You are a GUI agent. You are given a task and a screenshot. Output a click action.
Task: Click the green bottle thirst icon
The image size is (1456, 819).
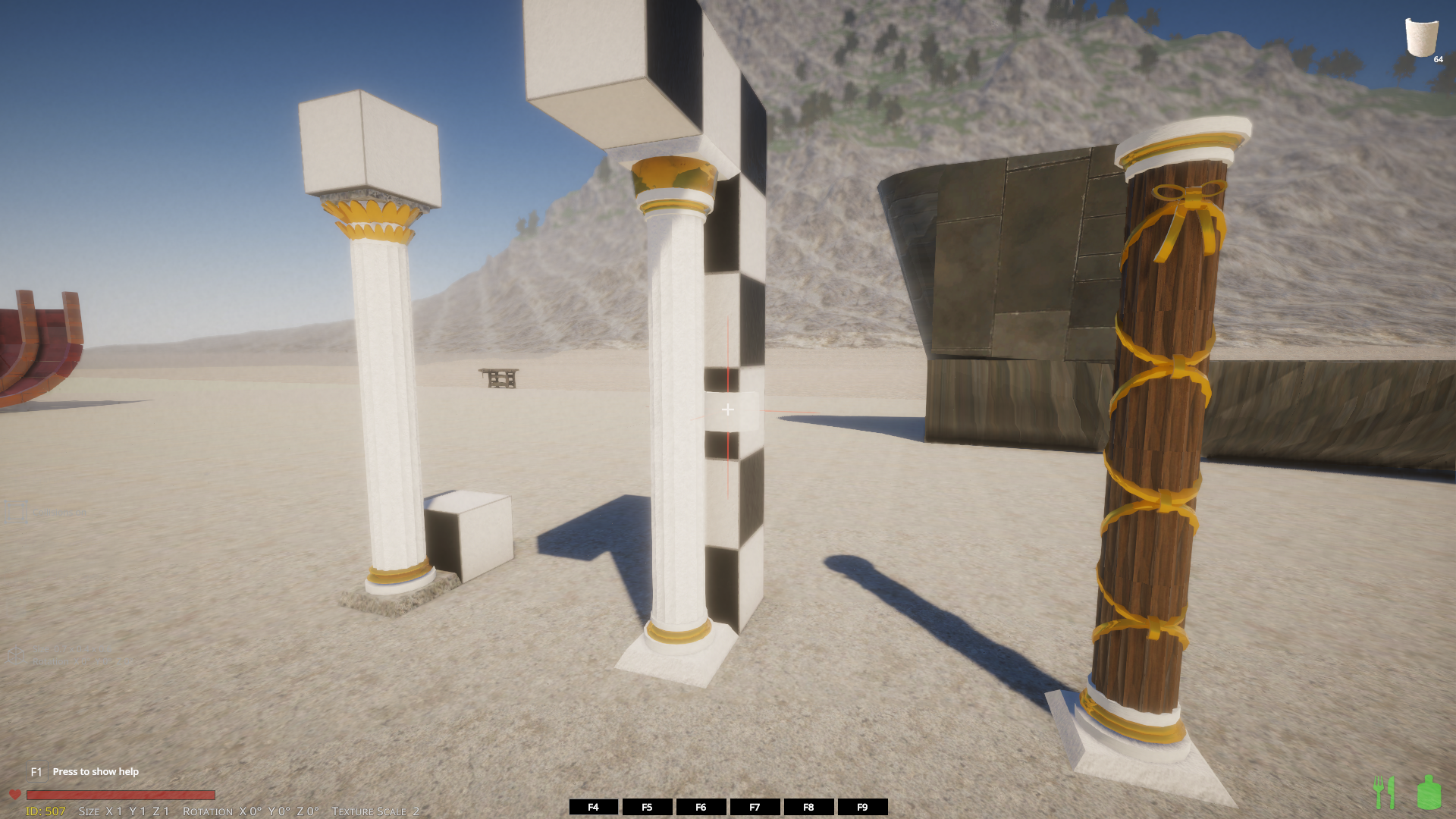[x=1429, y=792]
